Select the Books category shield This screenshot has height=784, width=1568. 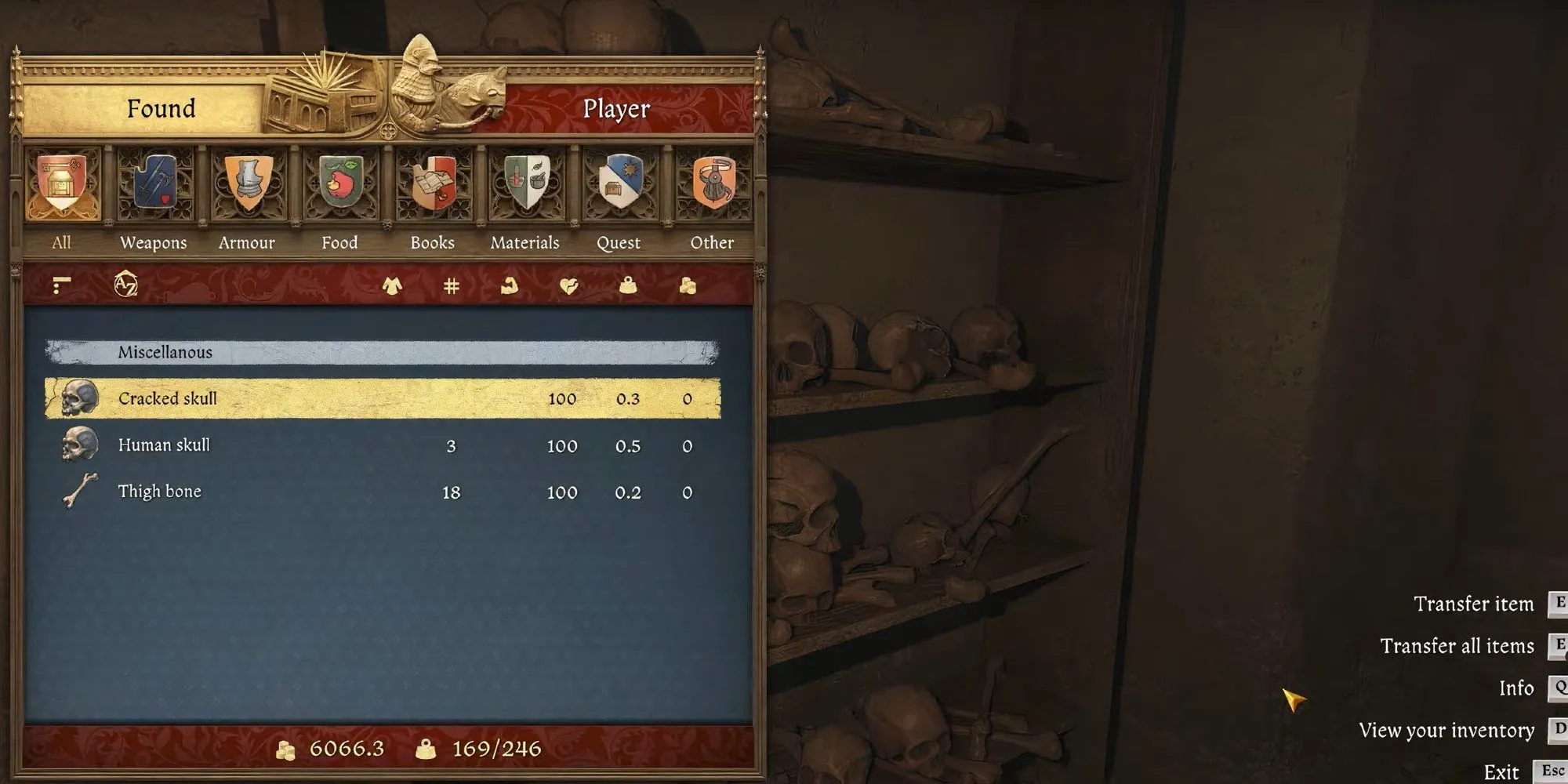(433, 187)
